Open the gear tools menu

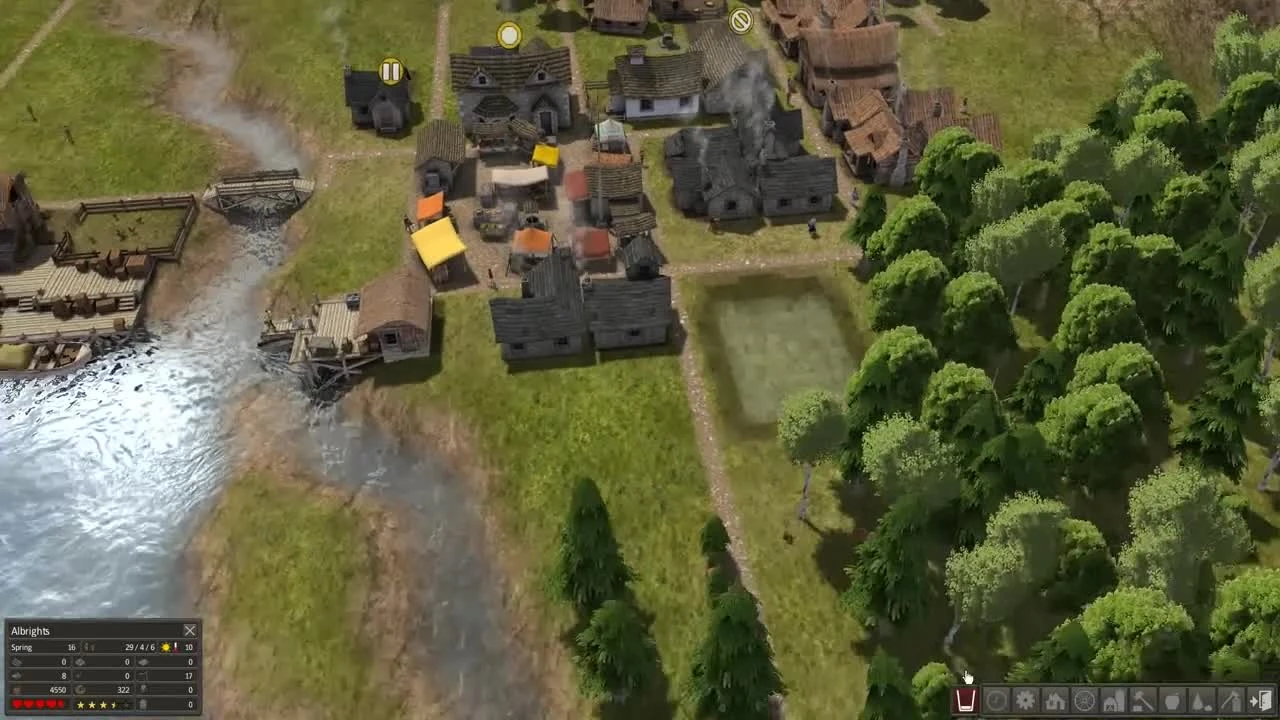[1023, 700]
